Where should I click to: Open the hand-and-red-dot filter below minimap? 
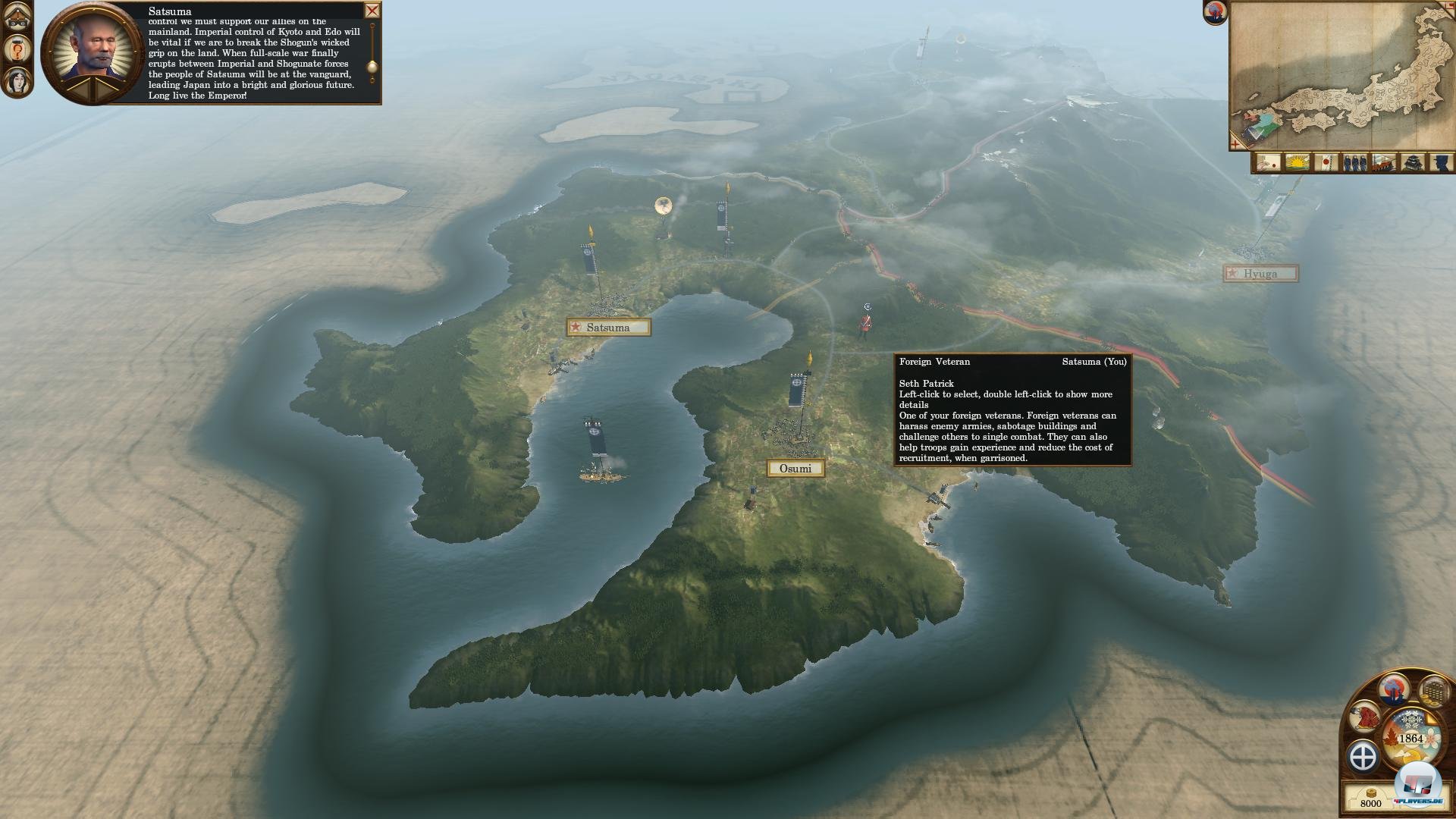tap(1268, 162)
